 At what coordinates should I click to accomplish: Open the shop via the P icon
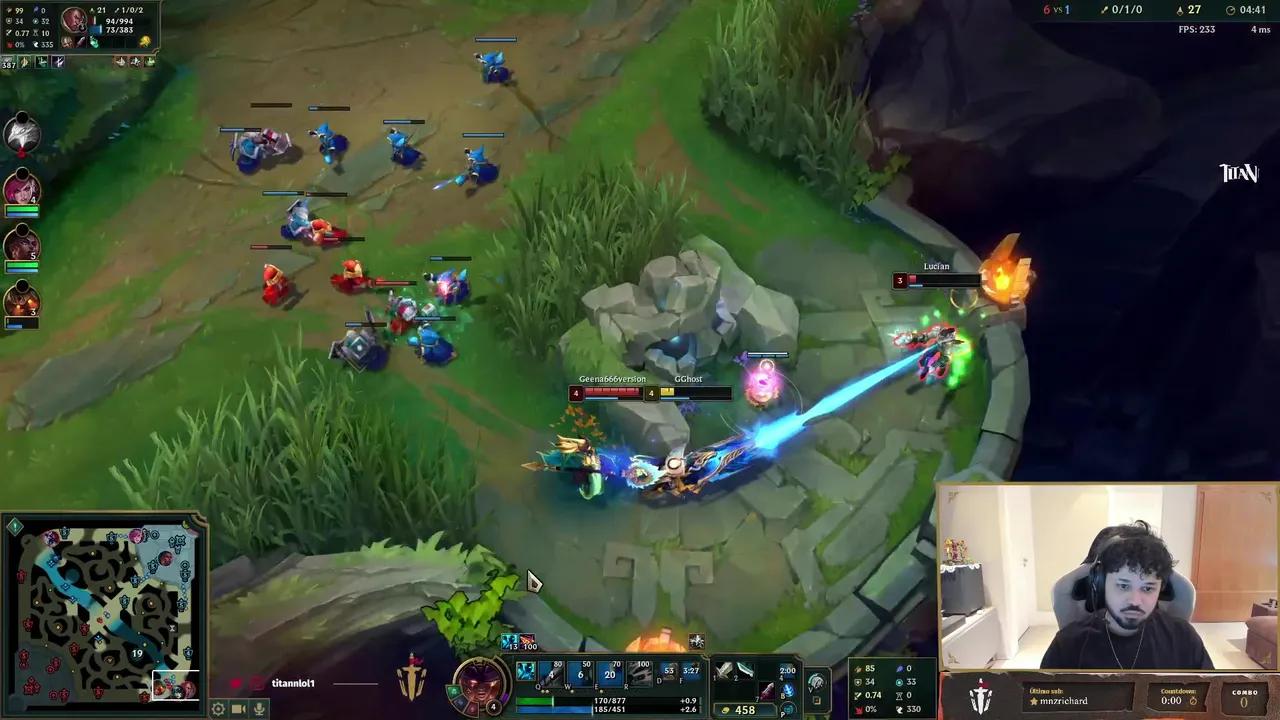tap(785, 710)
